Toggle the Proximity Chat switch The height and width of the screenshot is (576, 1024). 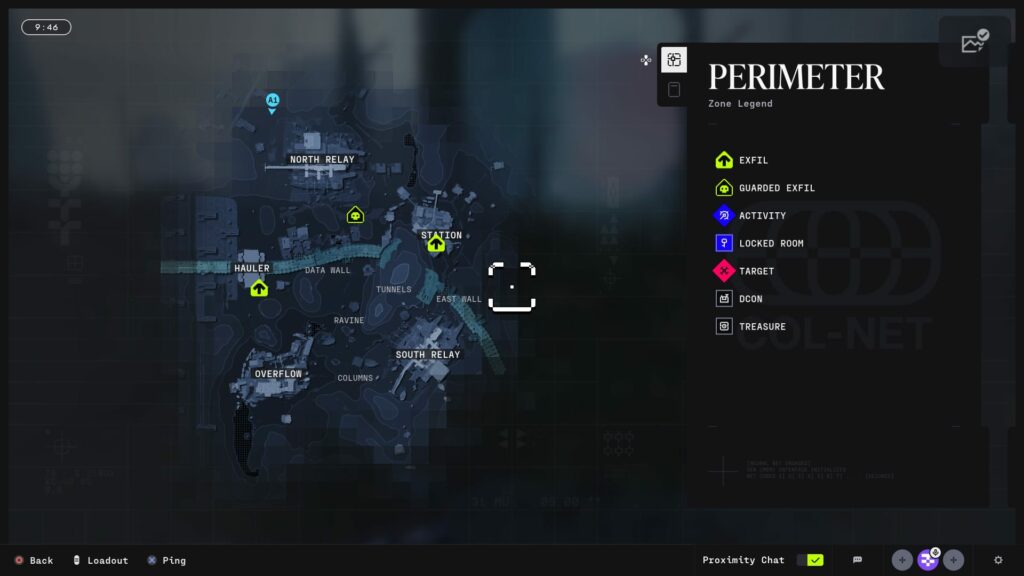[x=809, y=560]
